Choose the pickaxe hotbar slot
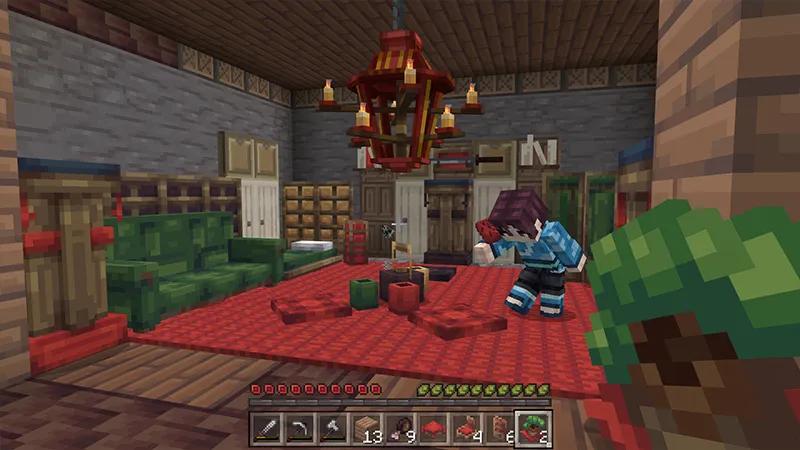800x450 pixels. pos(298,429)
